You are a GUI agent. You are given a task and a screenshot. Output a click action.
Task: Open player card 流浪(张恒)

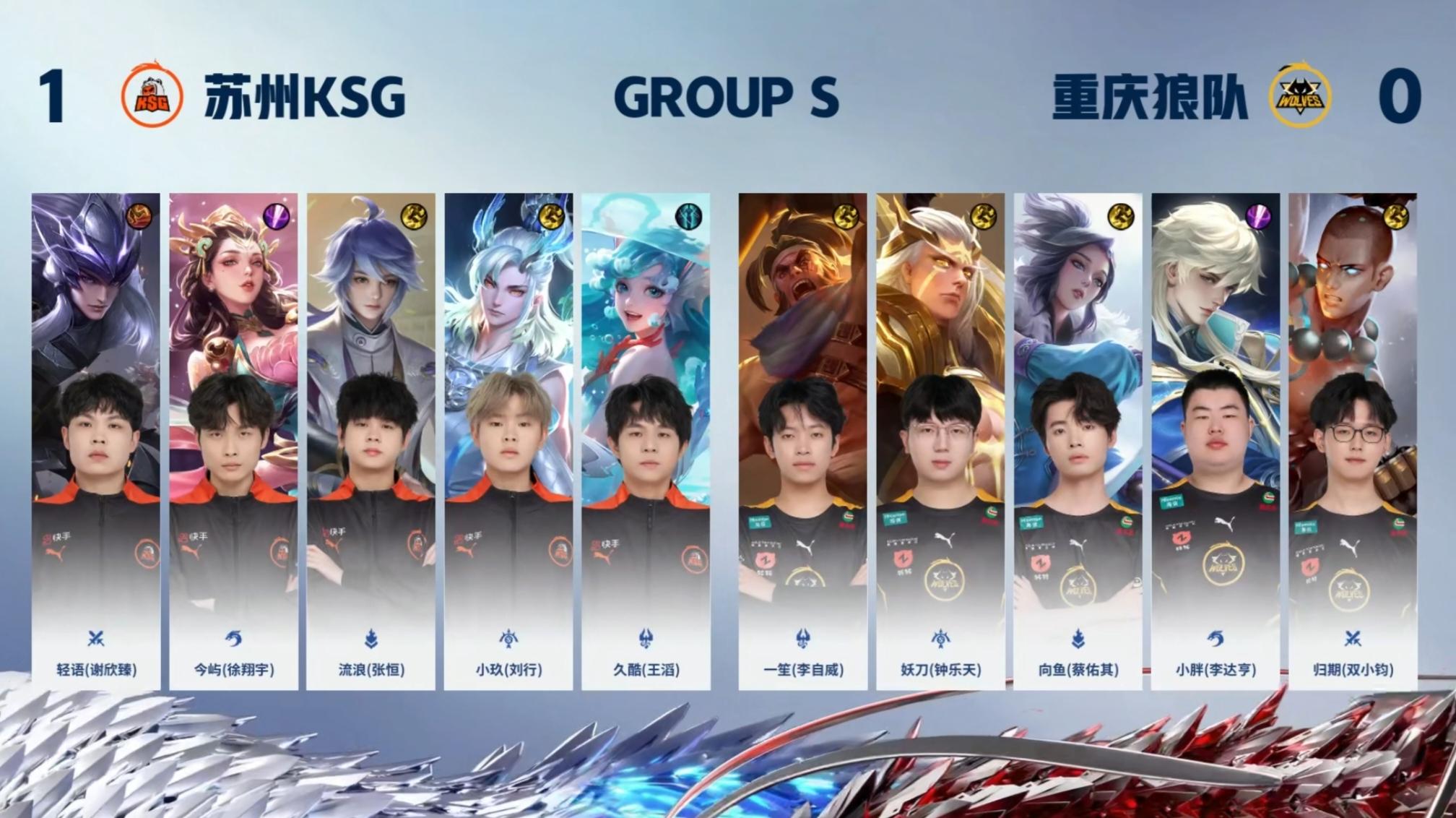pos(370,441)
